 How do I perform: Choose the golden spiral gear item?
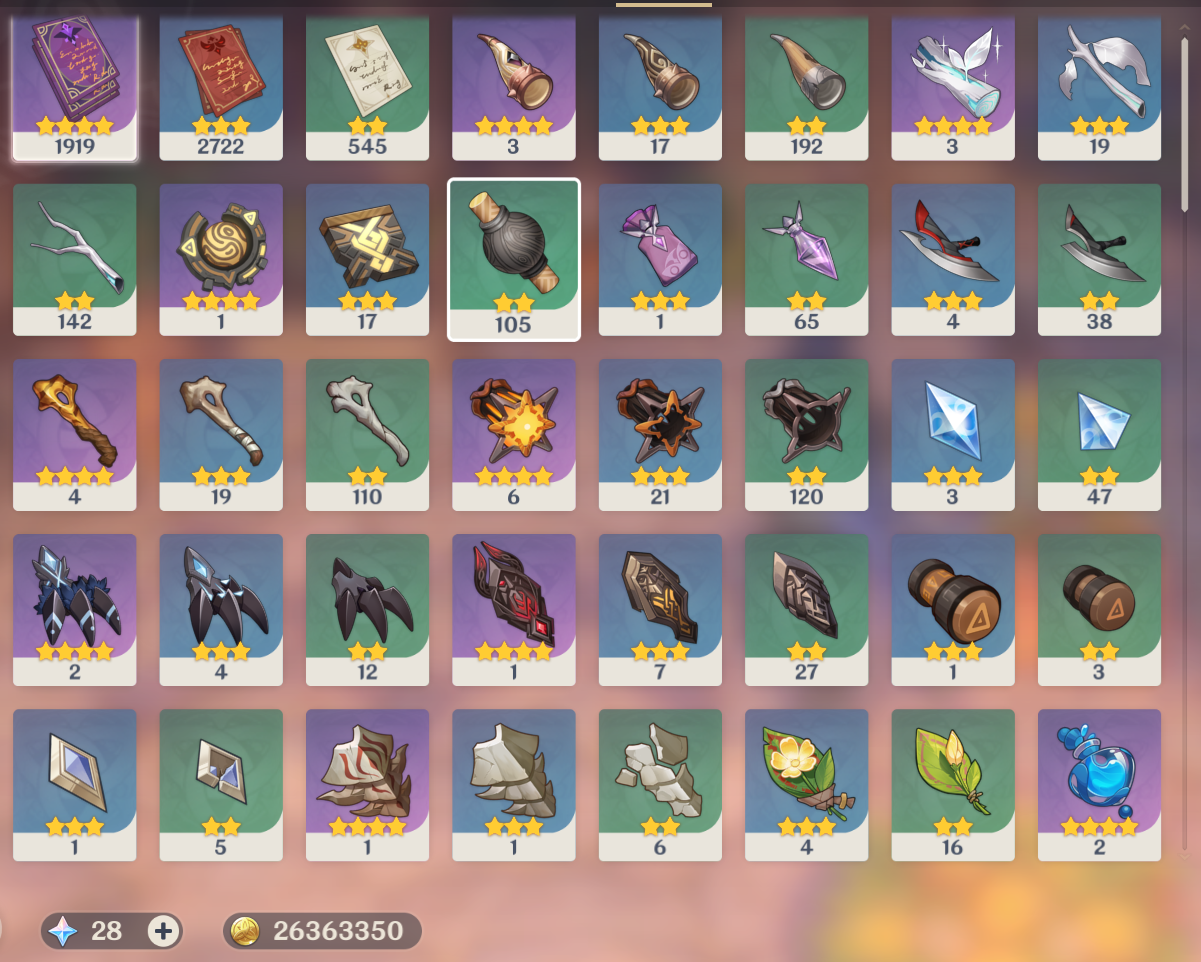221,258
